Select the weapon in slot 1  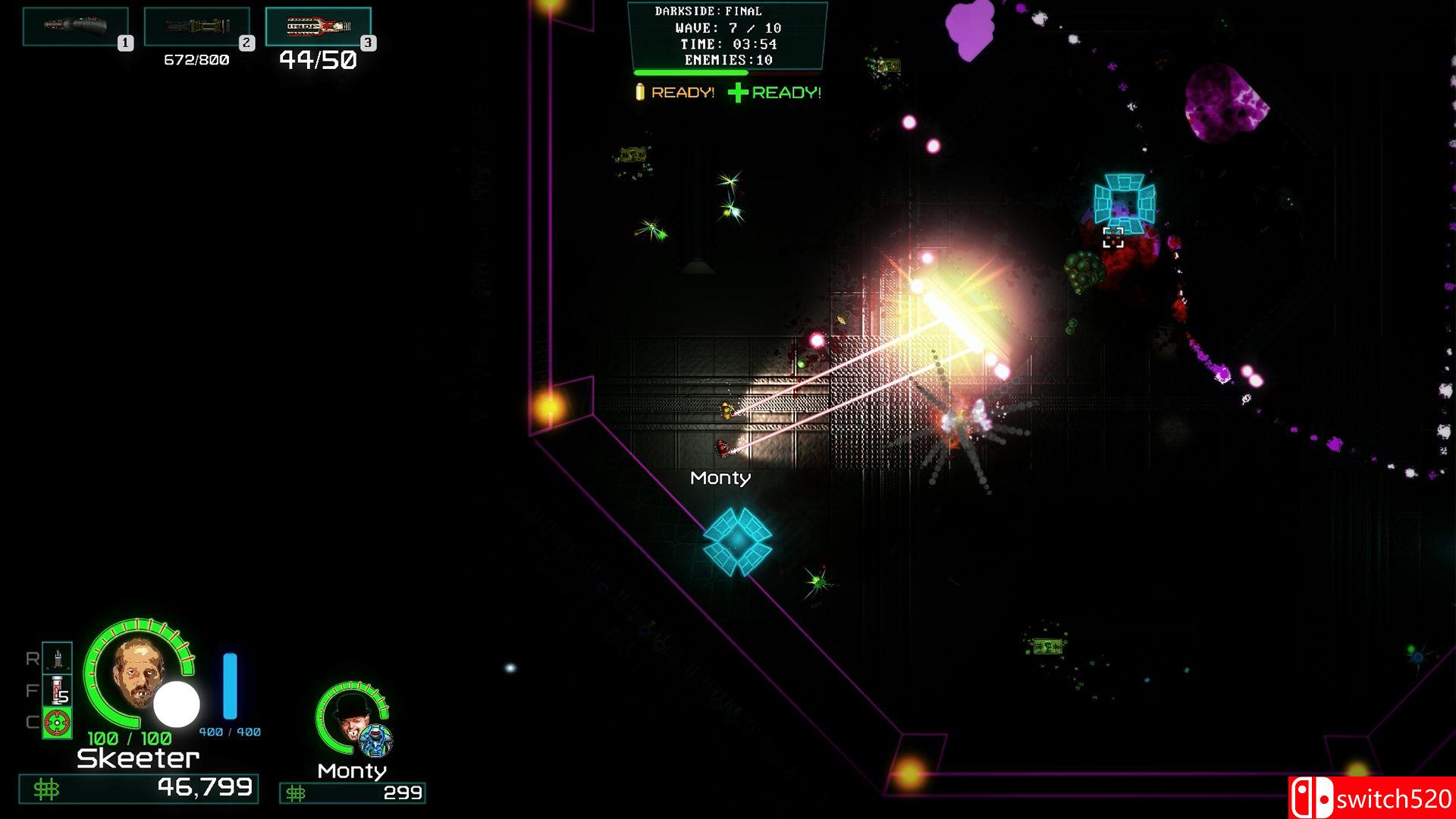75,27
